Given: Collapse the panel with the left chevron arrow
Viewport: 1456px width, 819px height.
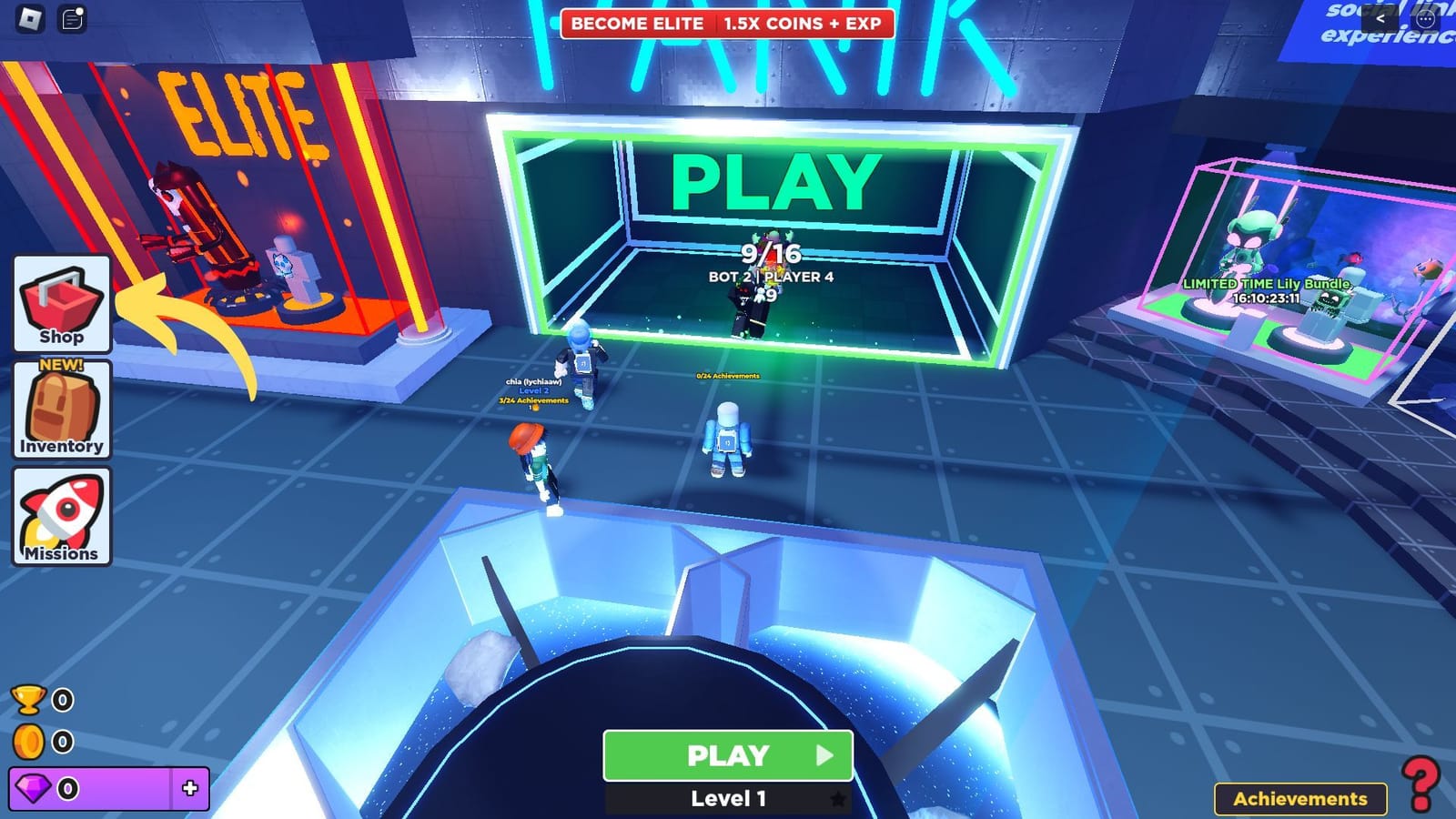Looking at the screenshot, I should 1381,17.
